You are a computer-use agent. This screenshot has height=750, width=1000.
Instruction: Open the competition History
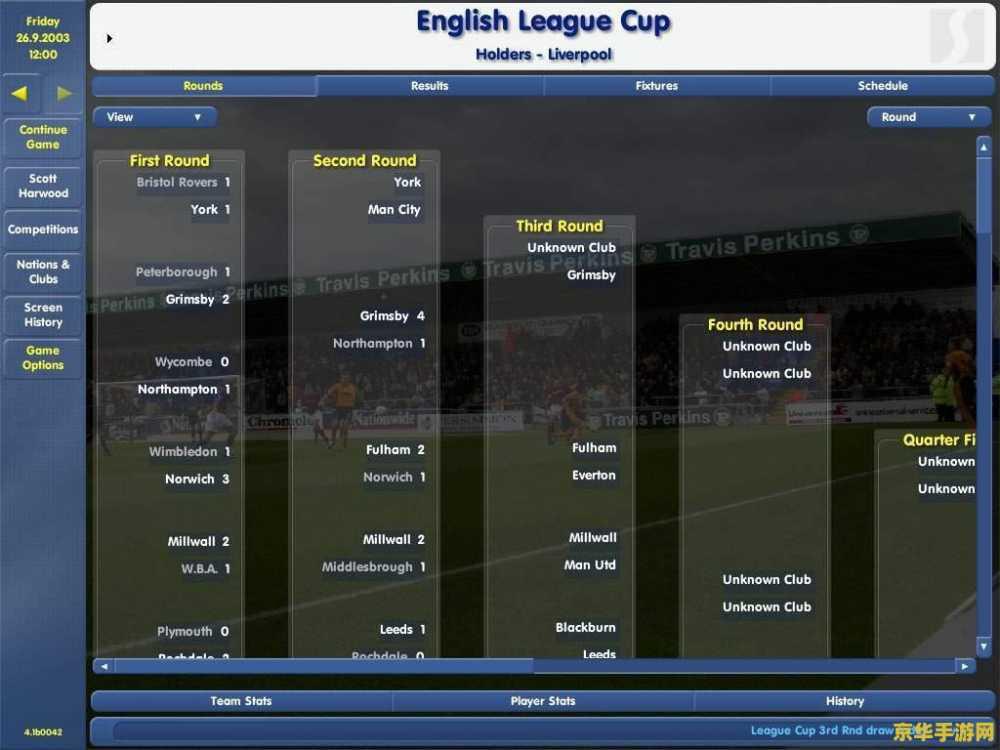[x=845, y=701]
